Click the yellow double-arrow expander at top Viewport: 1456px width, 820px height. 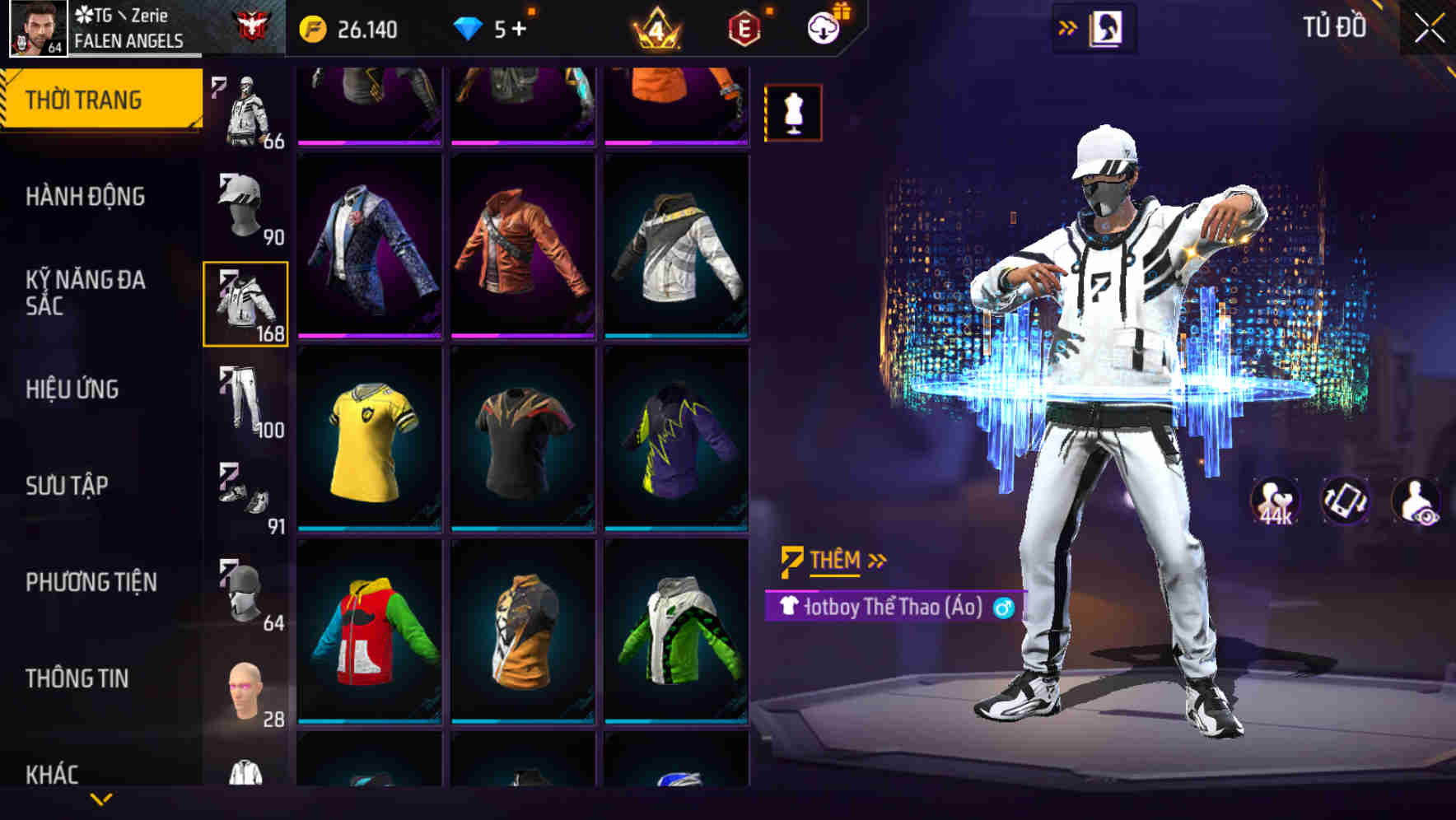(x=1067, y=26)
